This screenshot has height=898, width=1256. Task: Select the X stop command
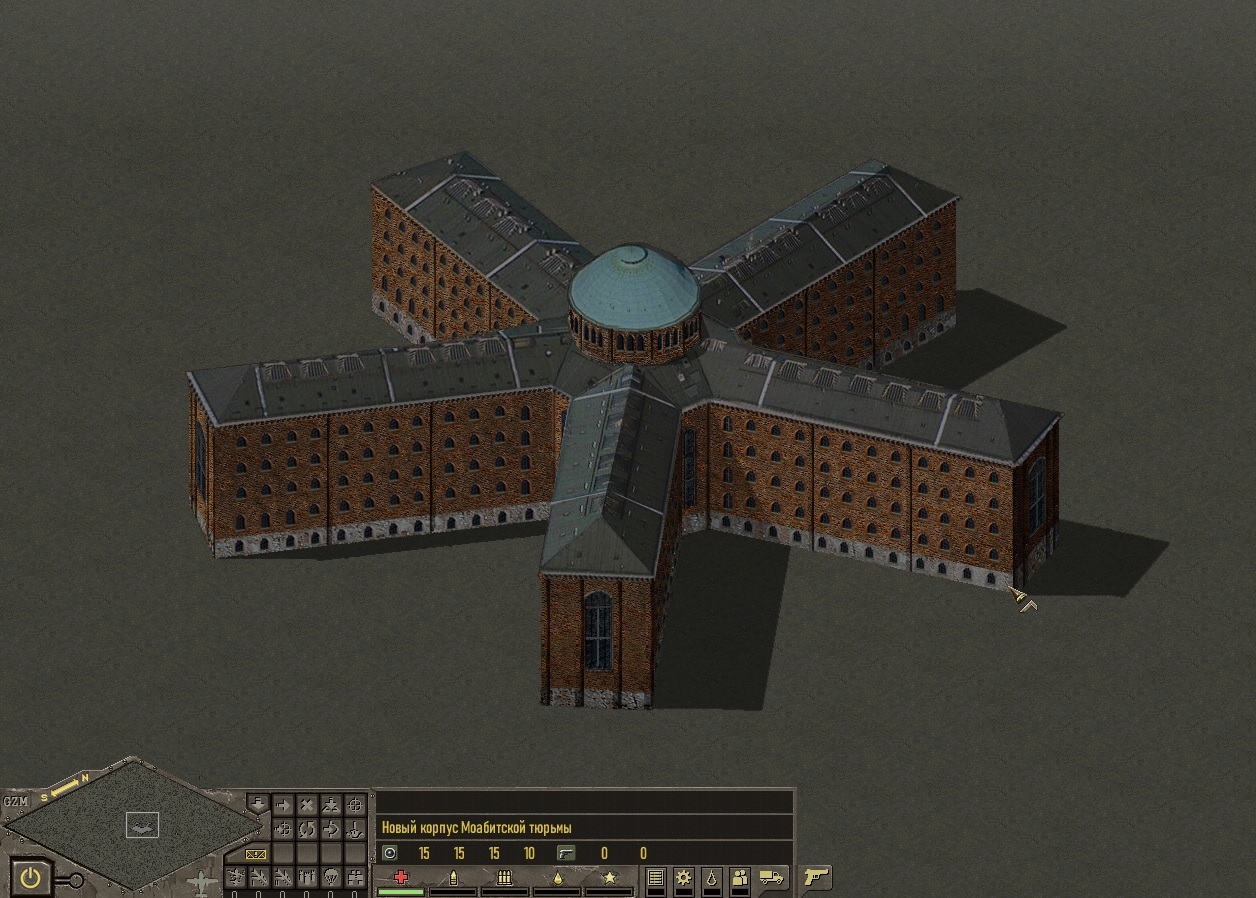pos(307,805)
